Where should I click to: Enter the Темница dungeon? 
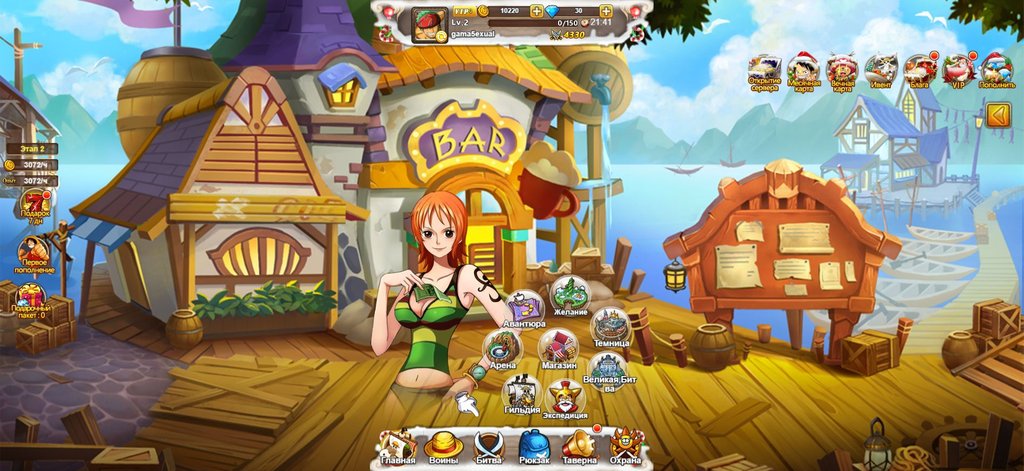pos(610,326)
